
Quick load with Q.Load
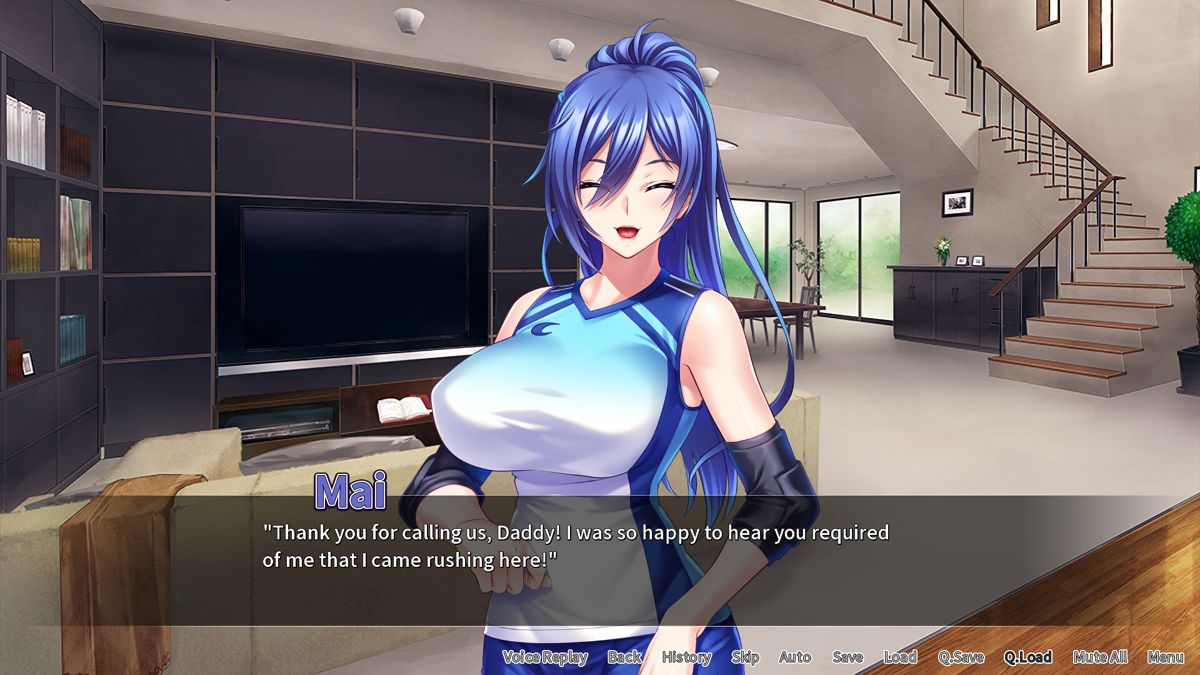[x=1028, y=657]
